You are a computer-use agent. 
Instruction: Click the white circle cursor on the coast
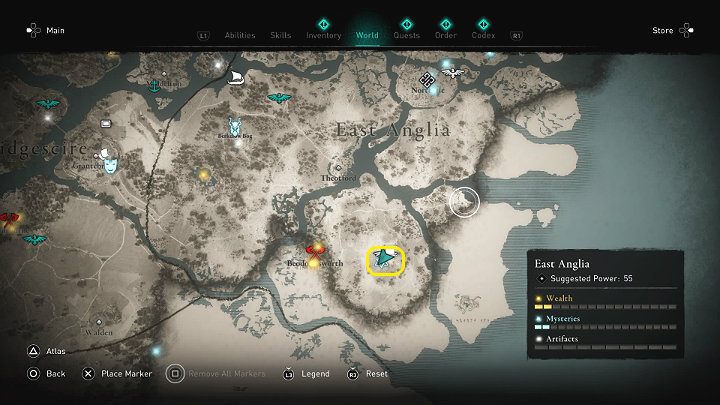point(464,202)
